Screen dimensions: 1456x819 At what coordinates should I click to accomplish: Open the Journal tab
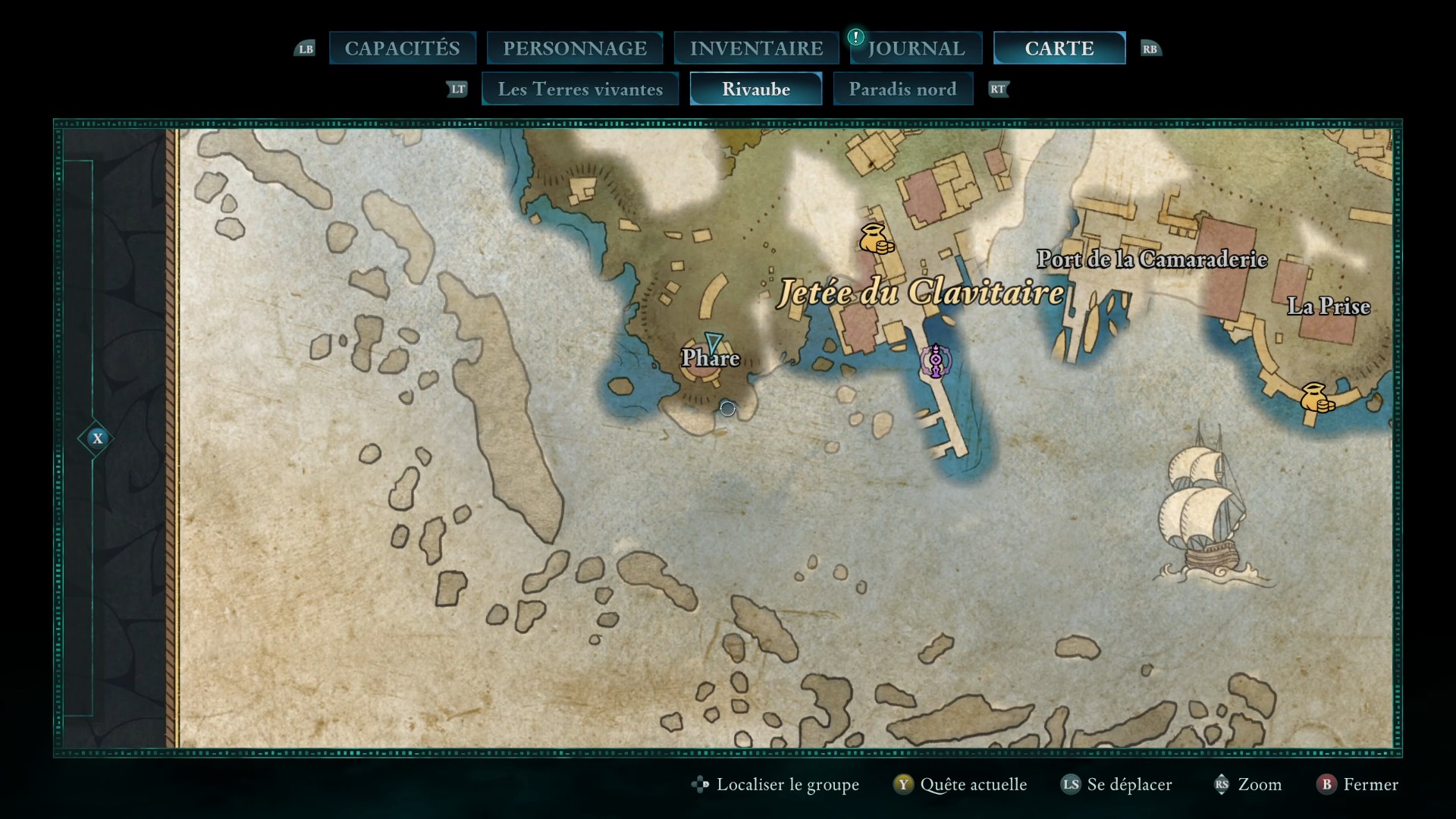pos(916,49)
